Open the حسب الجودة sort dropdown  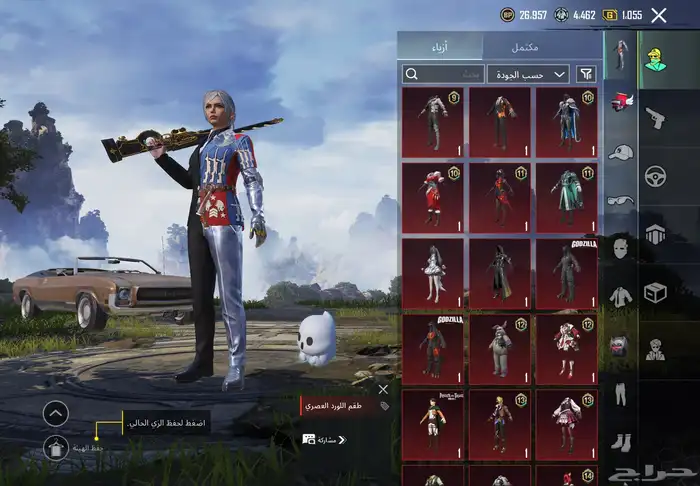click(528, 73)
